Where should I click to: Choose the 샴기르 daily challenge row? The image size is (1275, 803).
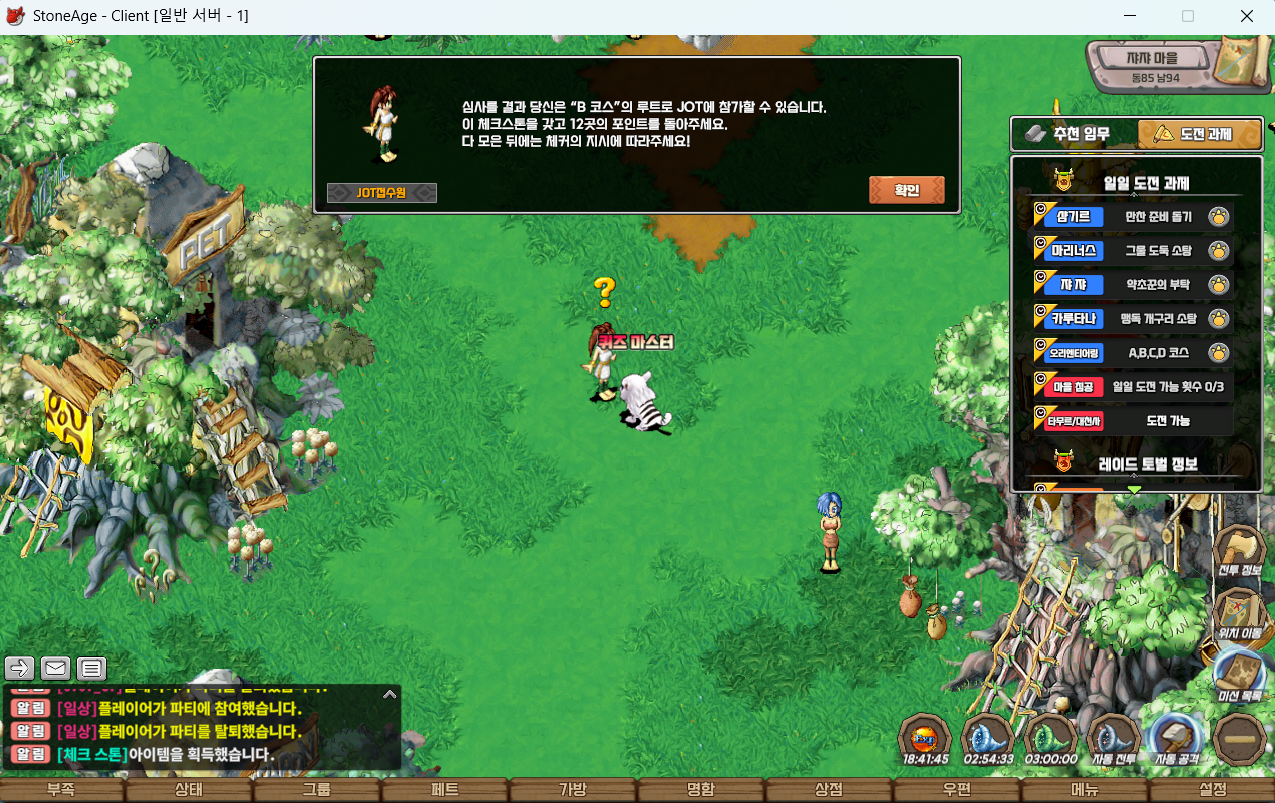pos(1132,217)
